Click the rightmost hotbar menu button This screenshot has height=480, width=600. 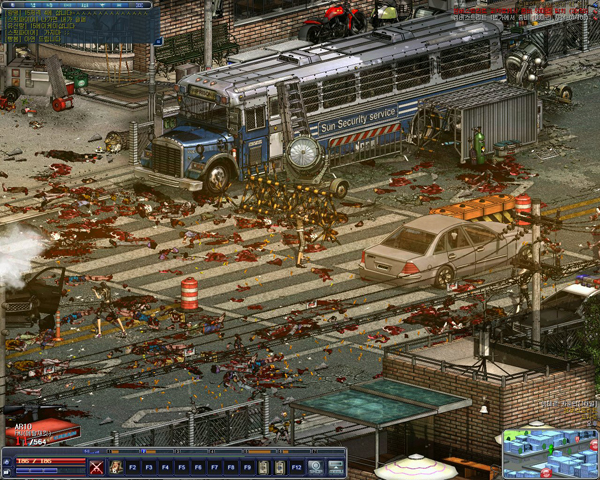point(335,467)
